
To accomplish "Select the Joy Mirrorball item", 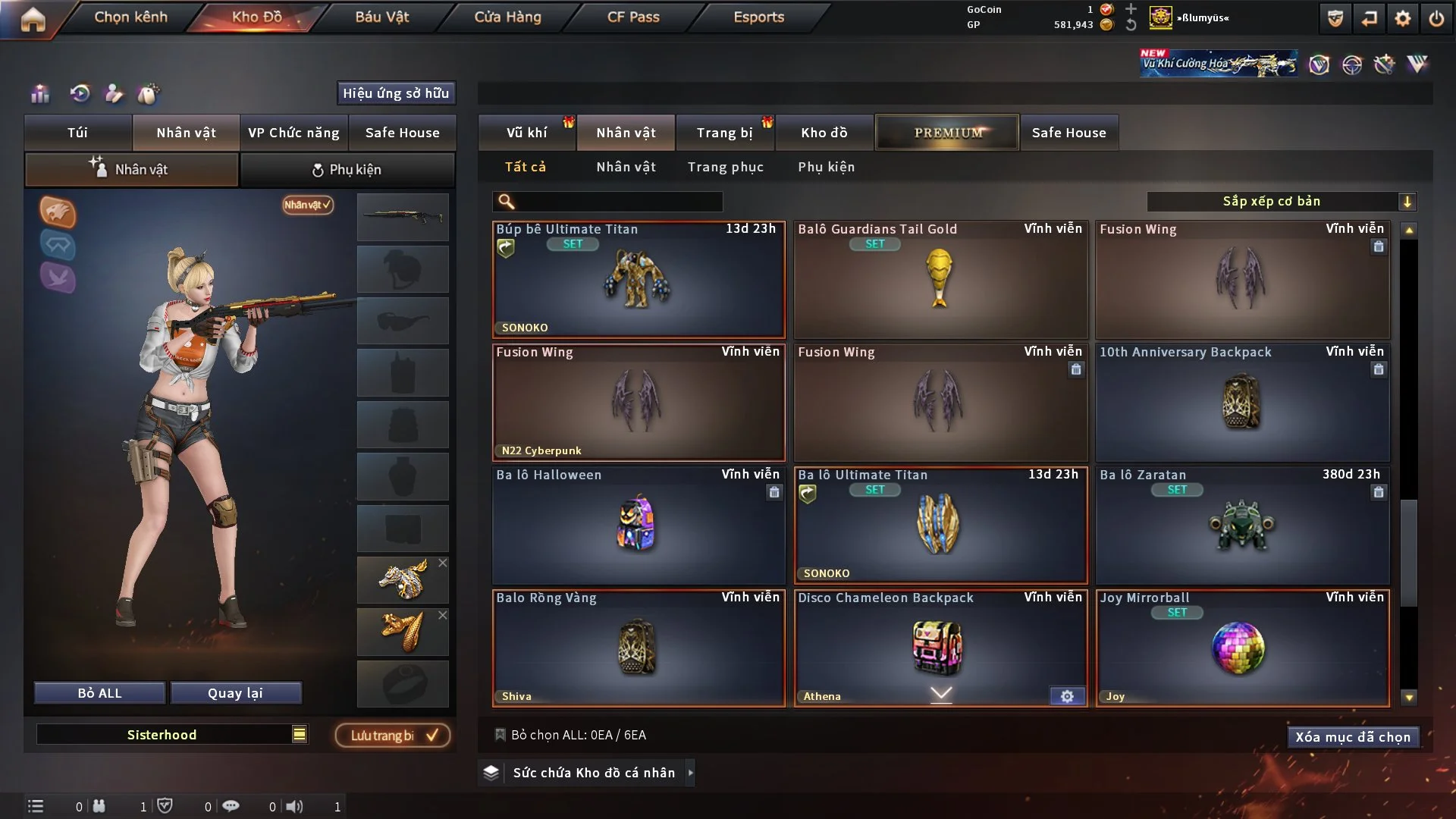I will coord(1242,648).
